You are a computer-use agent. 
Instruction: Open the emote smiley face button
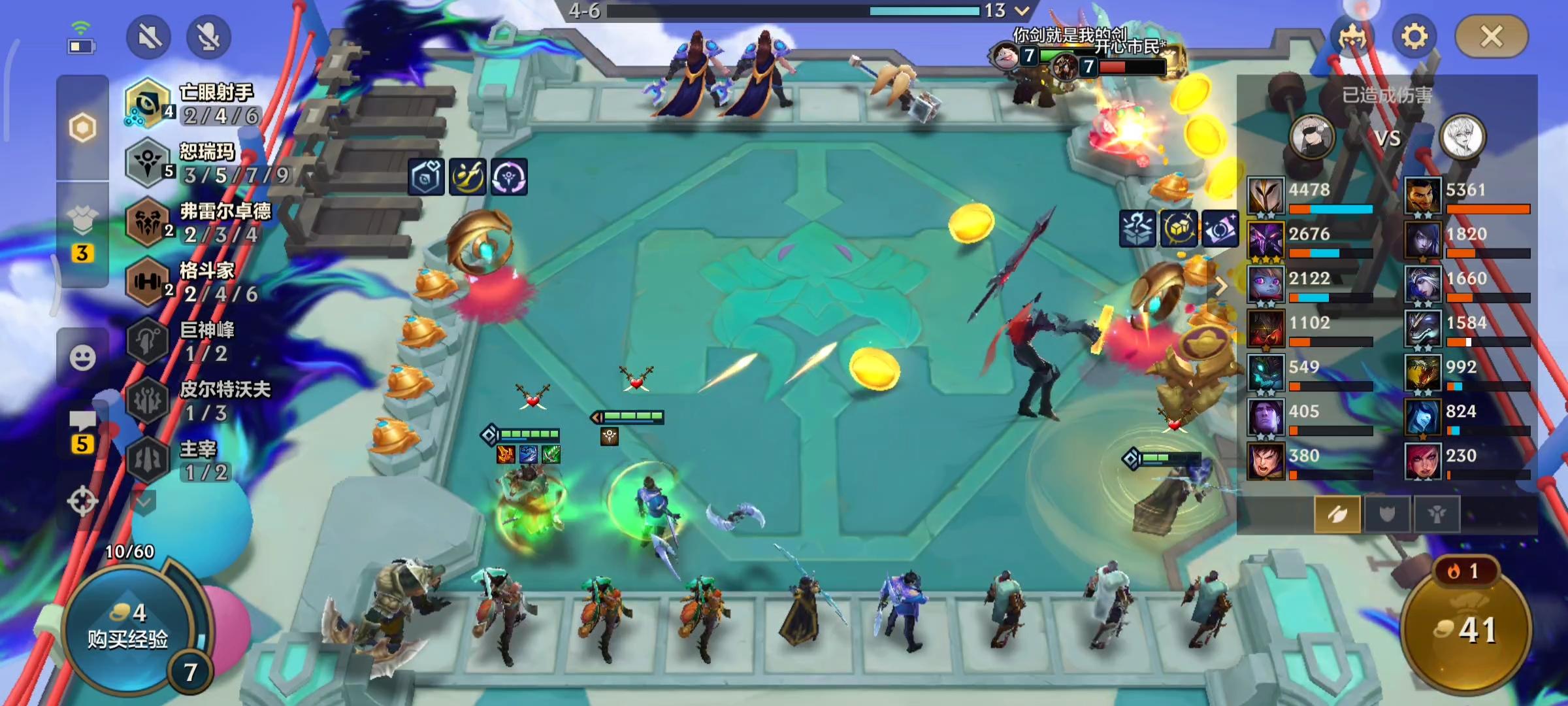82,358
